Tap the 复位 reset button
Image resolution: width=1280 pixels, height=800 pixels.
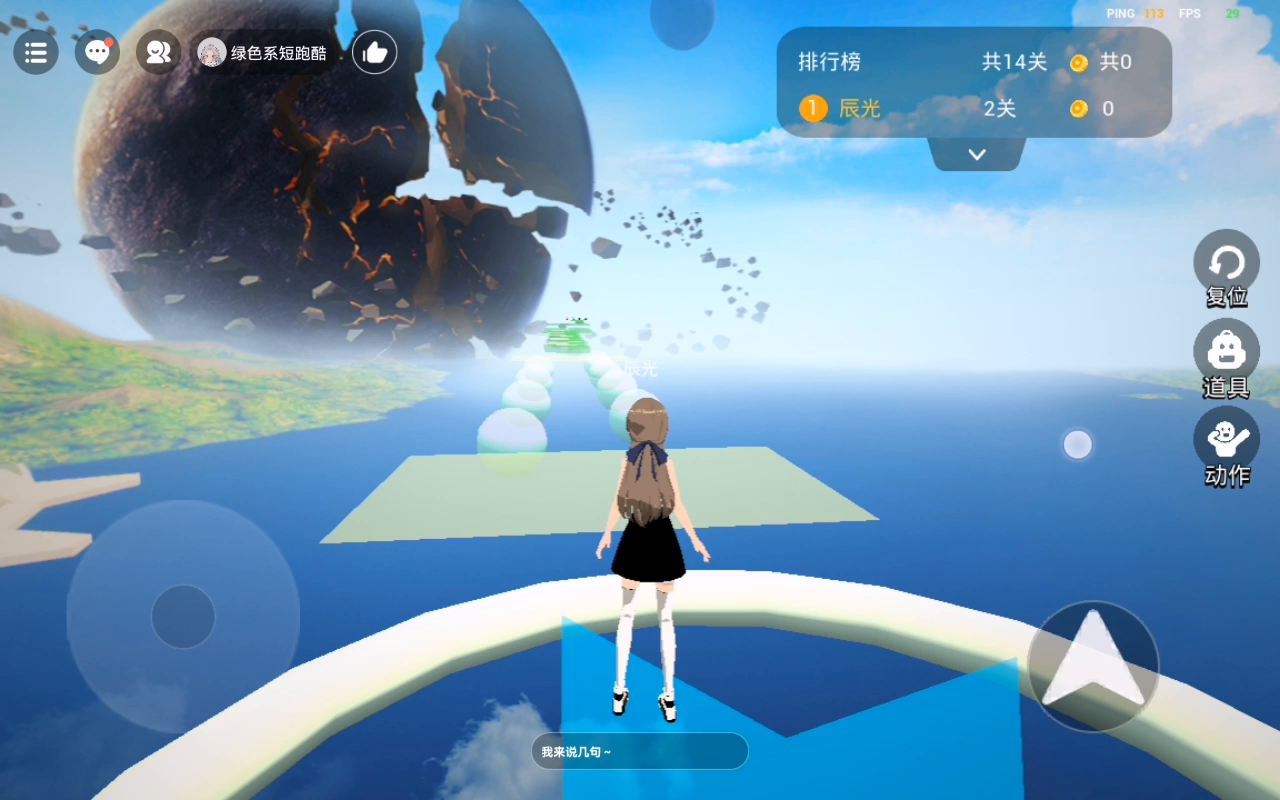click(1226, 264)
